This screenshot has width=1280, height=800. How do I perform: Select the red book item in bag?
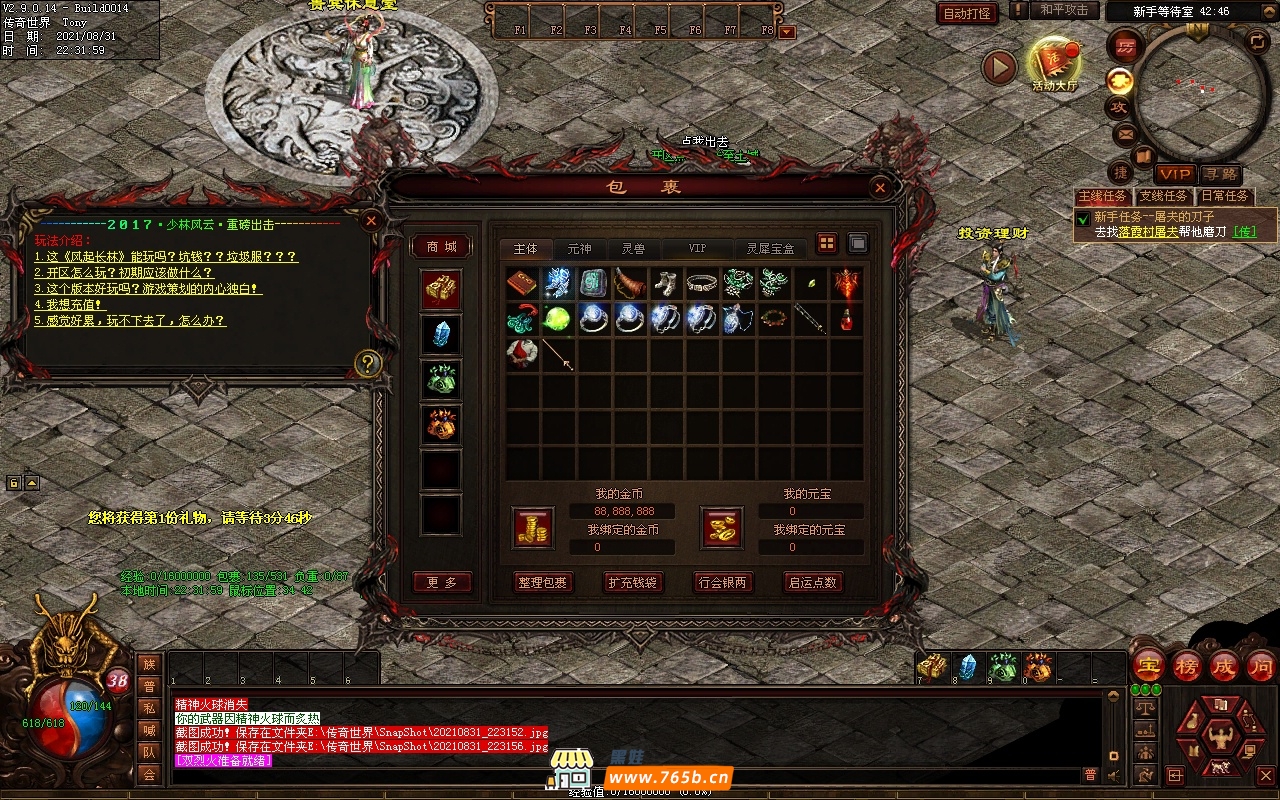tap(522, 283)
